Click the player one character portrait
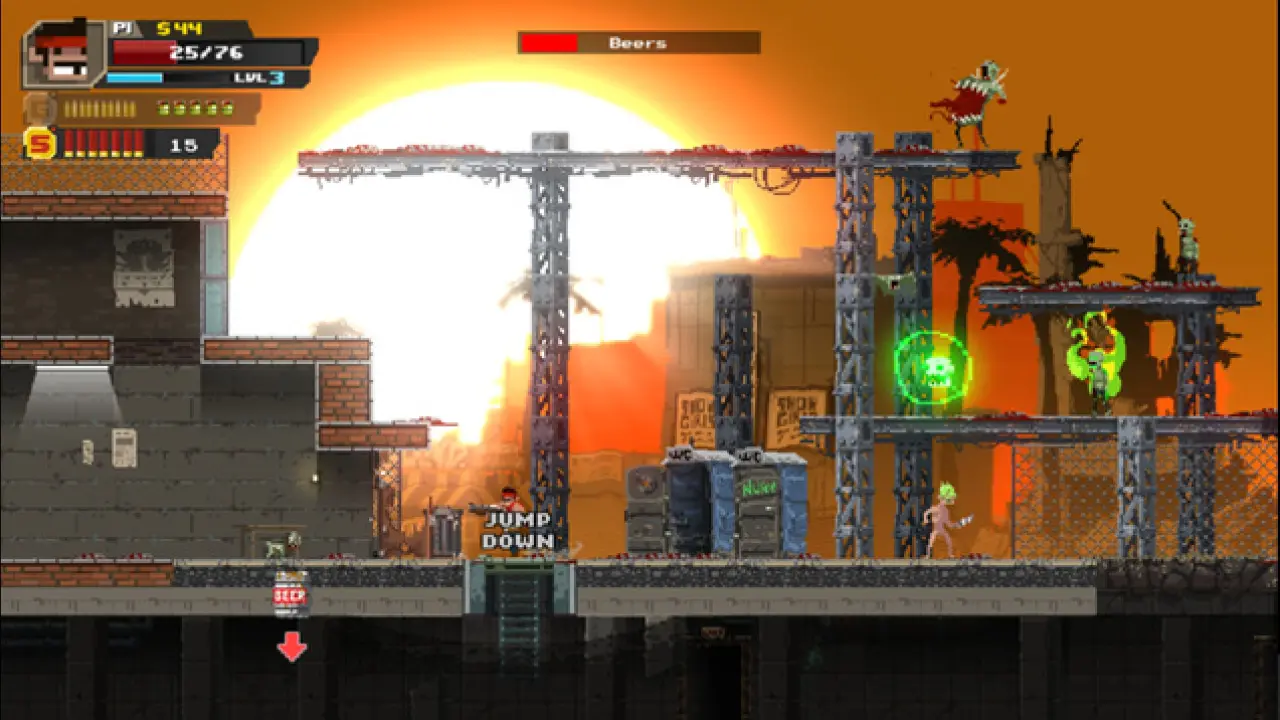The width and height of the screenshot is (1280, 720). [x=64, y=55]
